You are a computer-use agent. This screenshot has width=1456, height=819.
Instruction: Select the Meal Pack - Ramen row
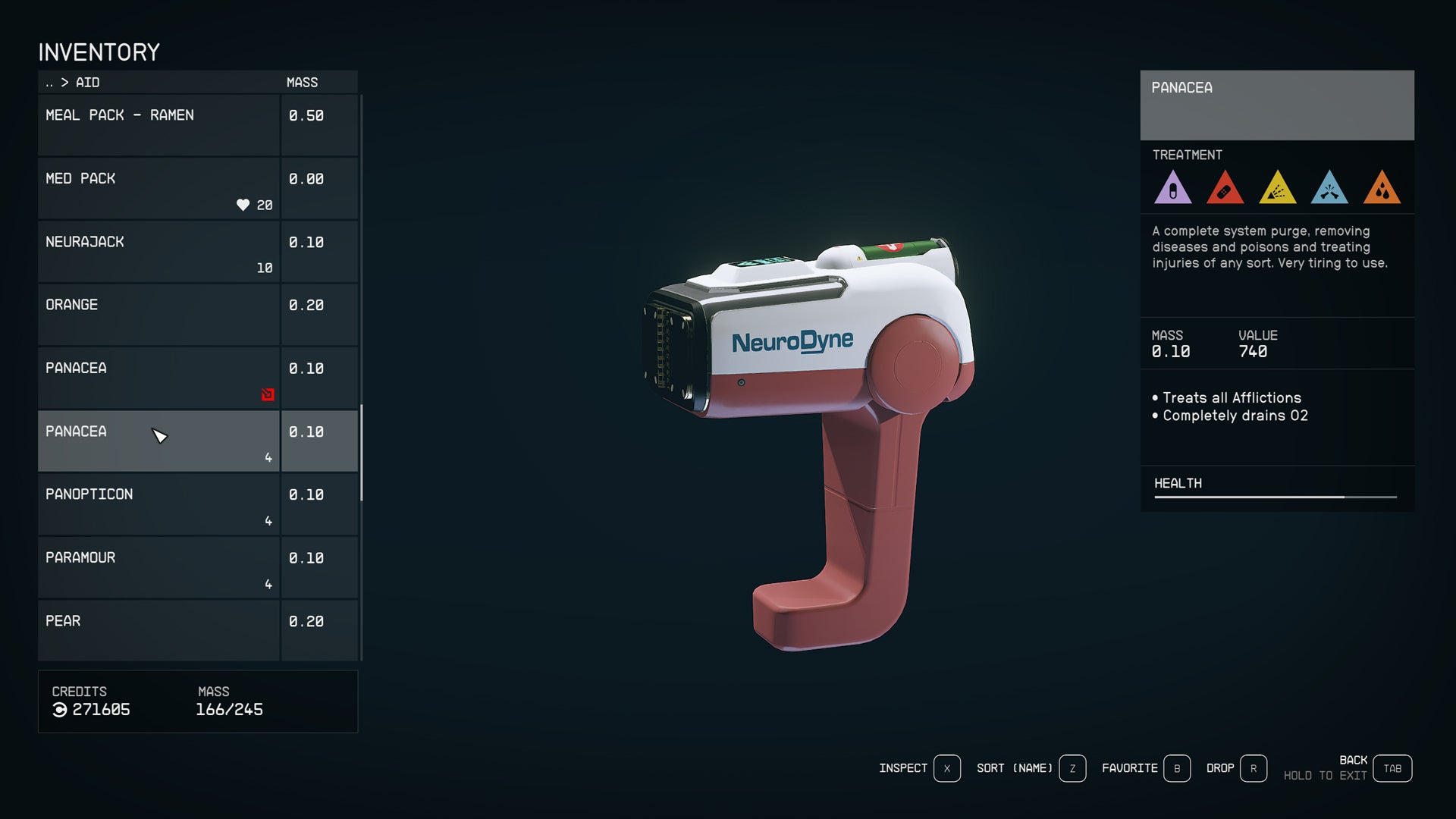click(x=159, y=125)
